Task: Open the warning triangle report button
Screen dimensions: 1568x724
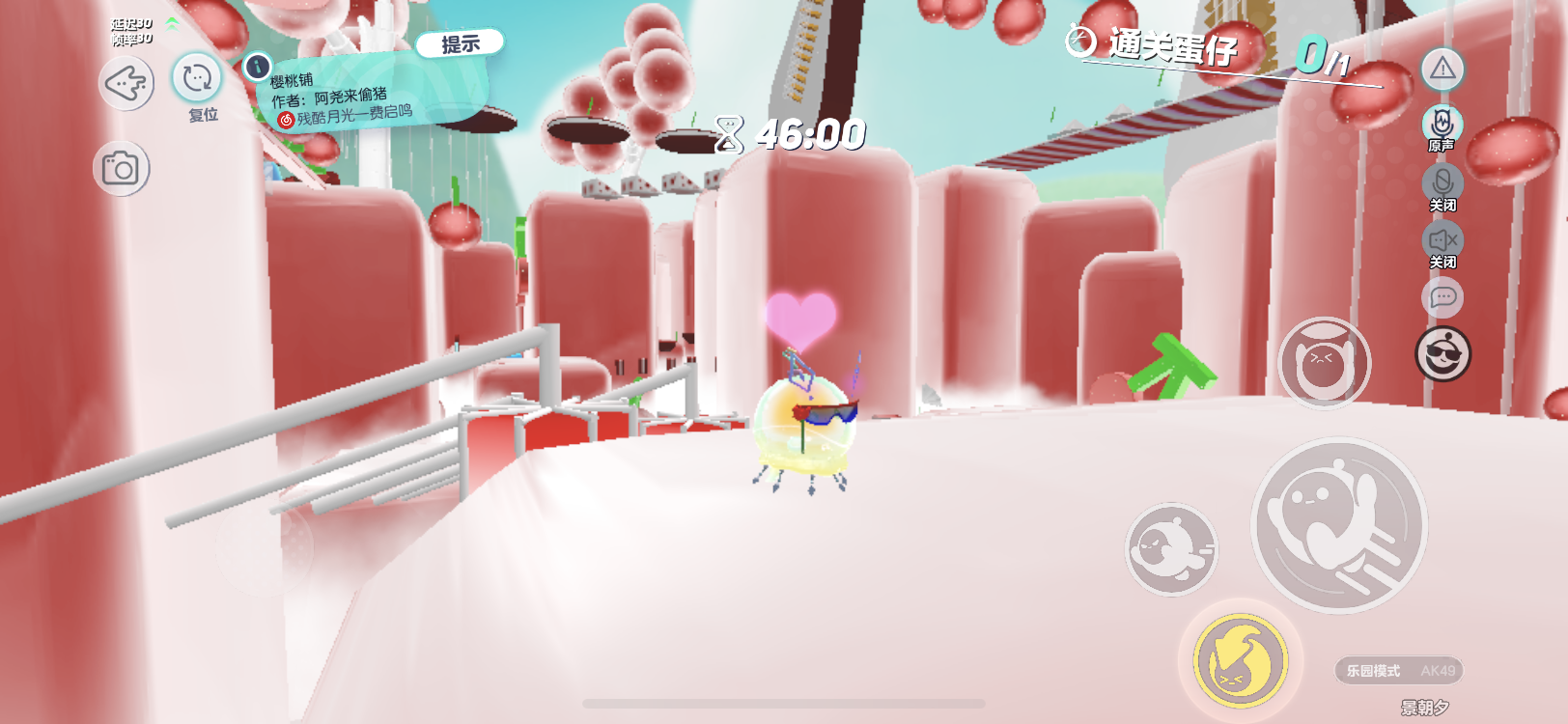Action: [1442, 69]
